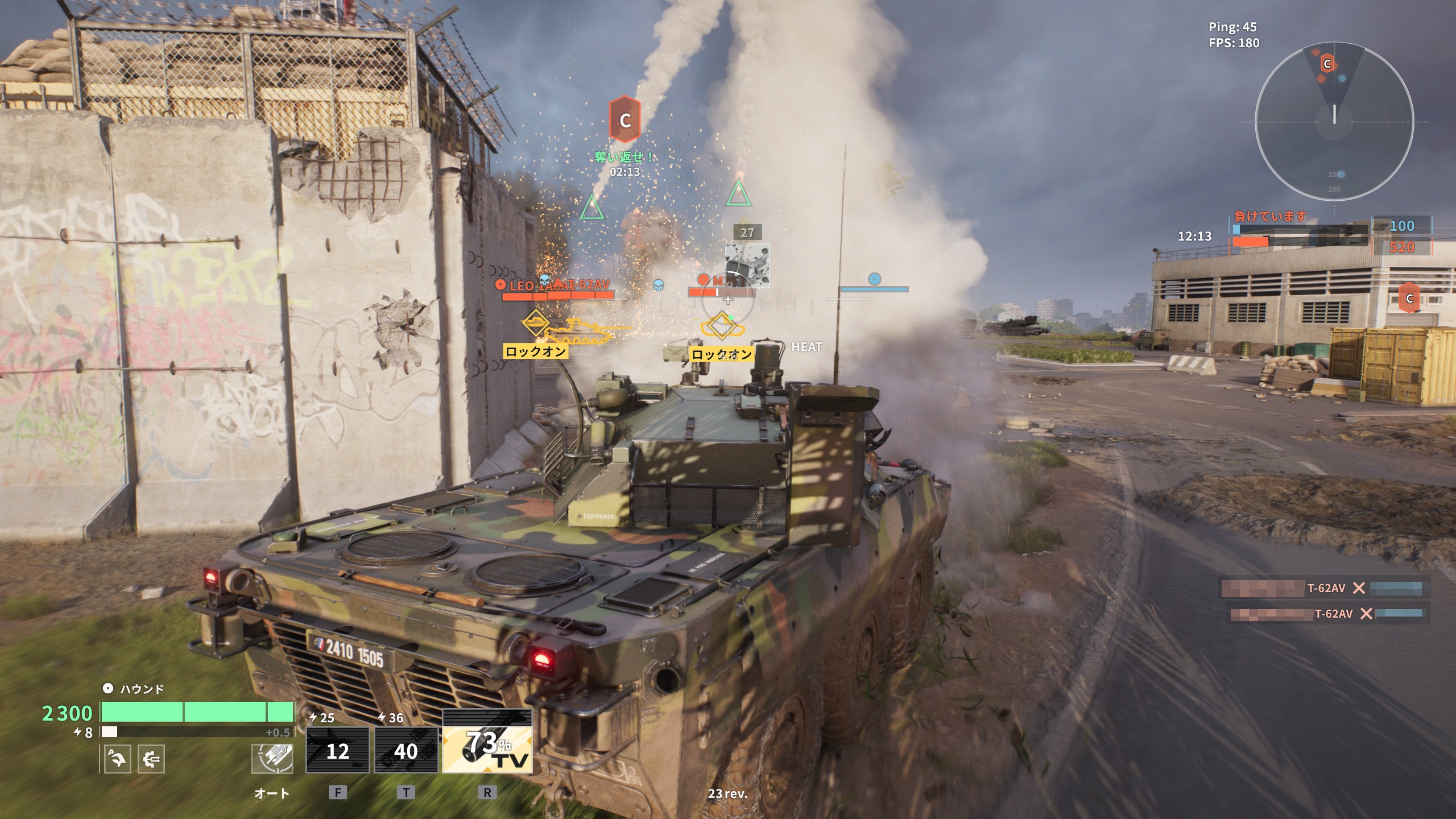Activate the ability slot showing 40

click(406, 750)
